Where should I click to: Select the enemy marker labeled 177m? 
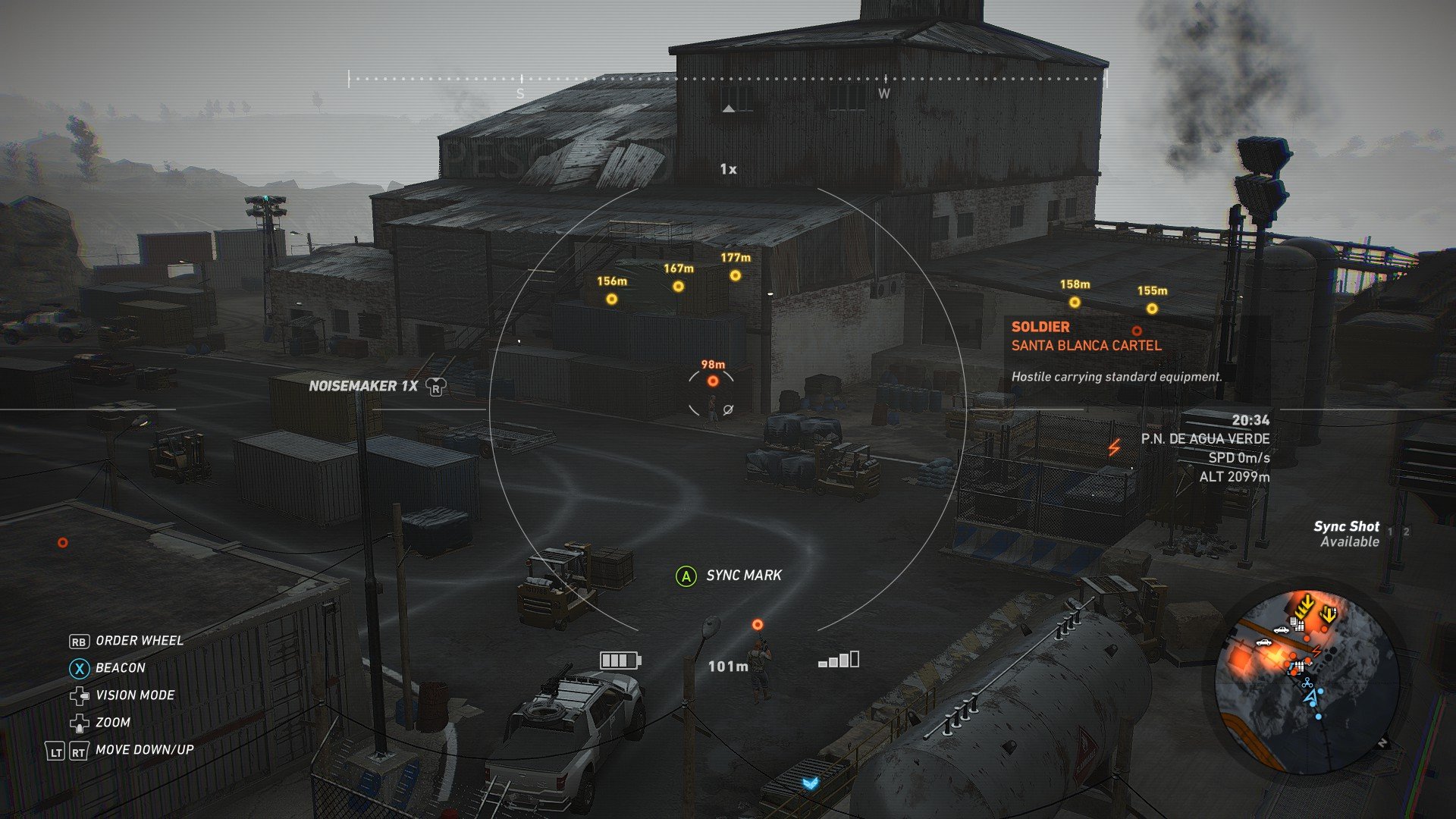pos(735,276)
